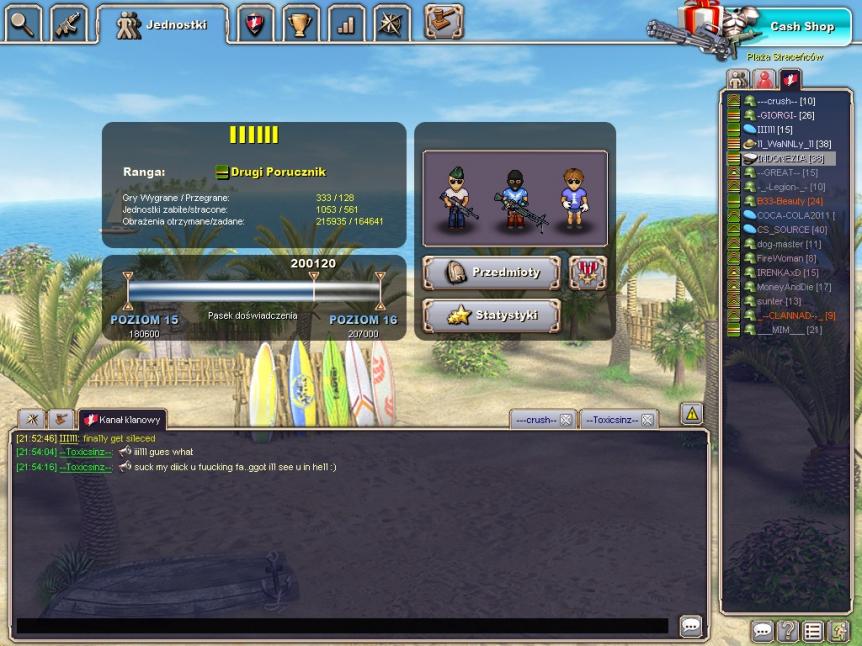Select the soldier with green mohawk
The width and height of the screenshot is (862, 646).
455,198
